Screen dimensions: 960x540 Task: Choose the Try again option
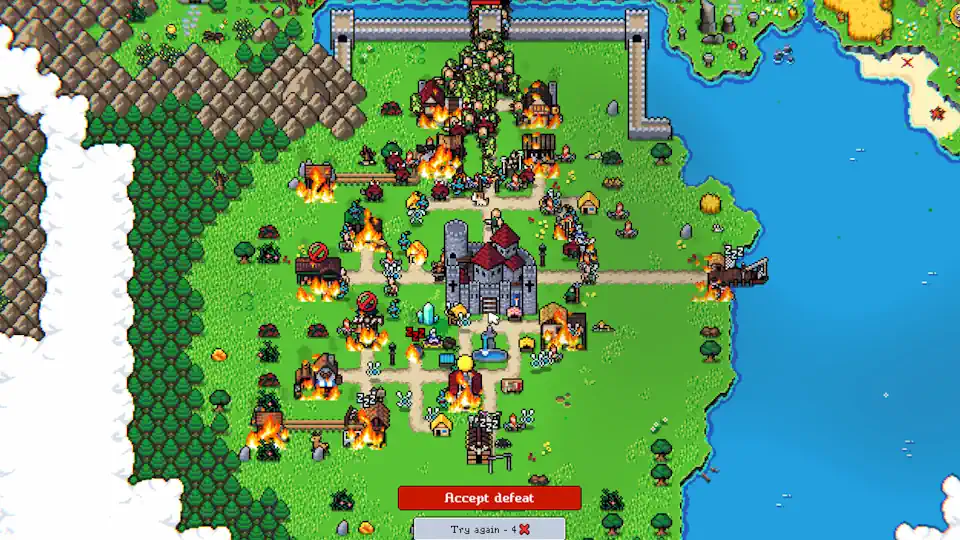coord(489,529)
